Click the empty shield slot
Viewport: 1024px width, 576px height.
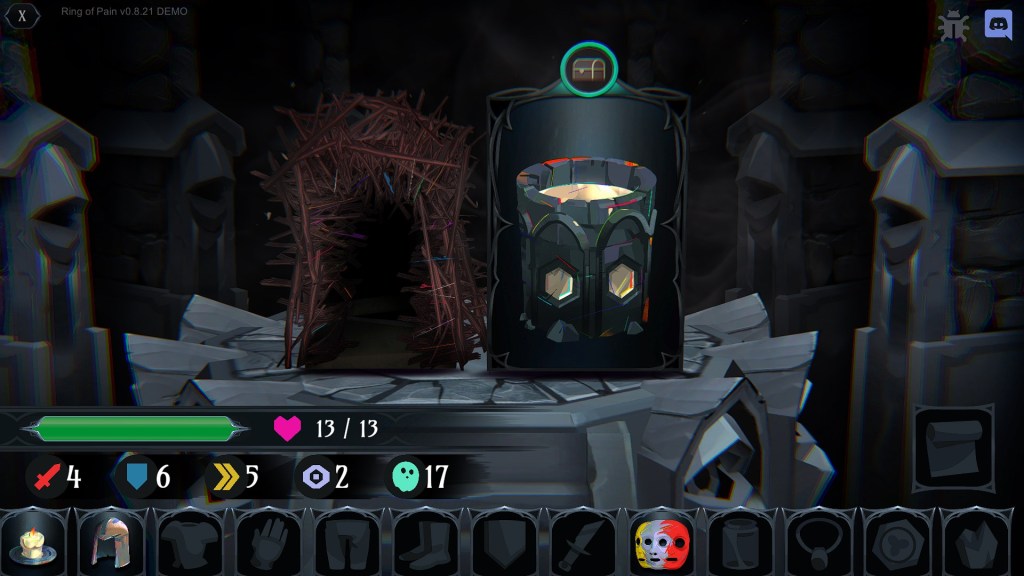504,544
